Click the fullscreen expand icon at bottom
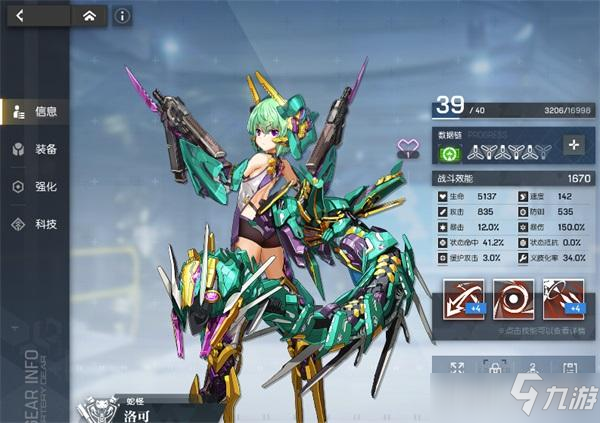The height and width of the screenshot is (423, 600). pyautogui.click(x=456, y=370)
